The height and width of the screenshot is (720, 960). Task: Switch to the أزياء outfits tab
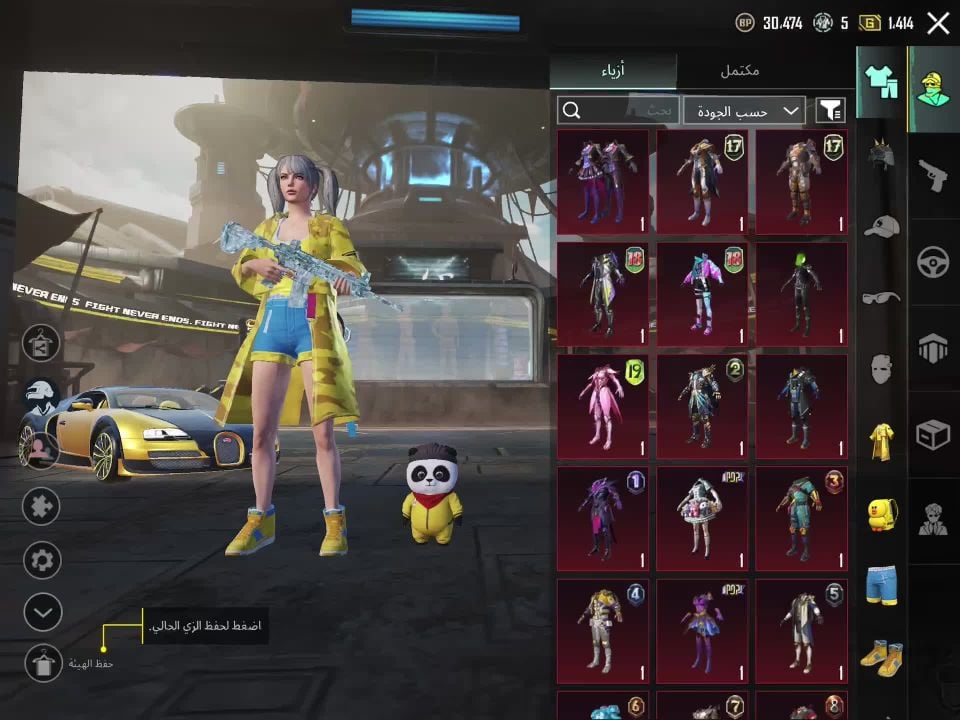pyautogui.click(x=614, y=71)
